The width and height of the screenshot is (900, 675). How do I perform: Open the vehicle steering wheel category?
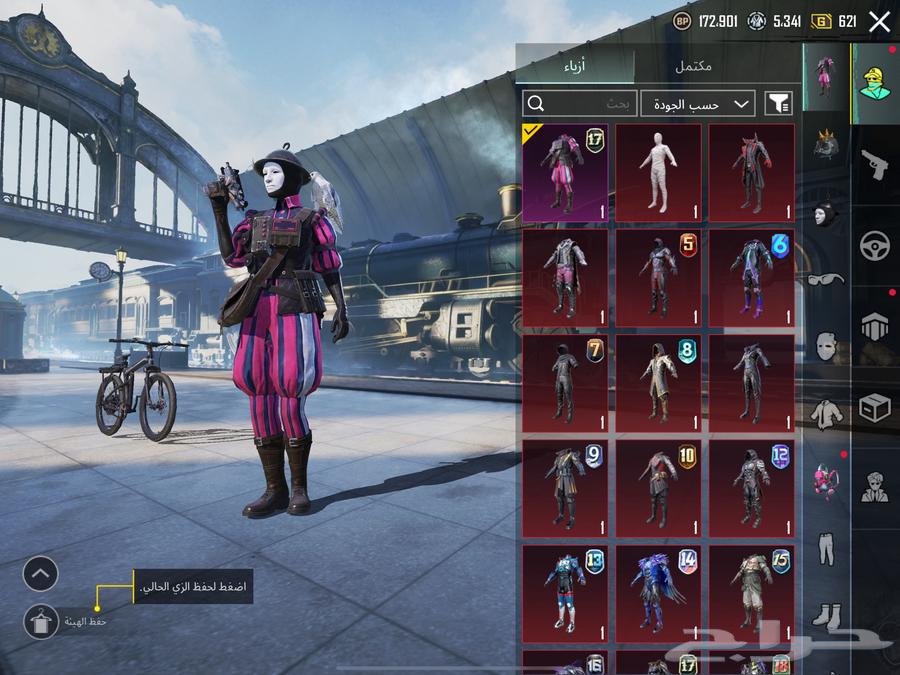tap(875, 245)
